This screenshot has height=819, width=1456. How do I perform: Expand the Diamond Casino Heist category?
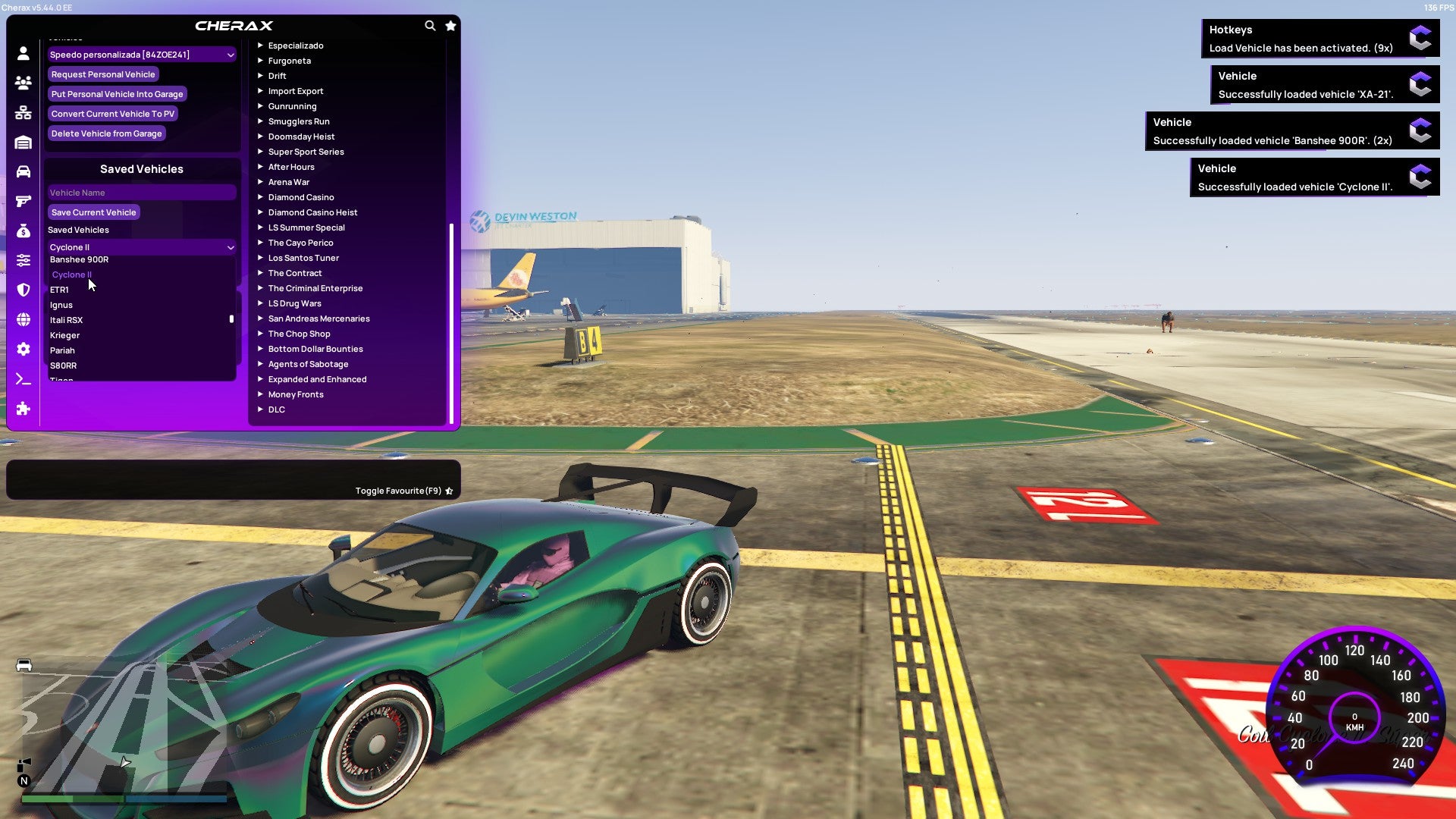click(x=313, y=212)
